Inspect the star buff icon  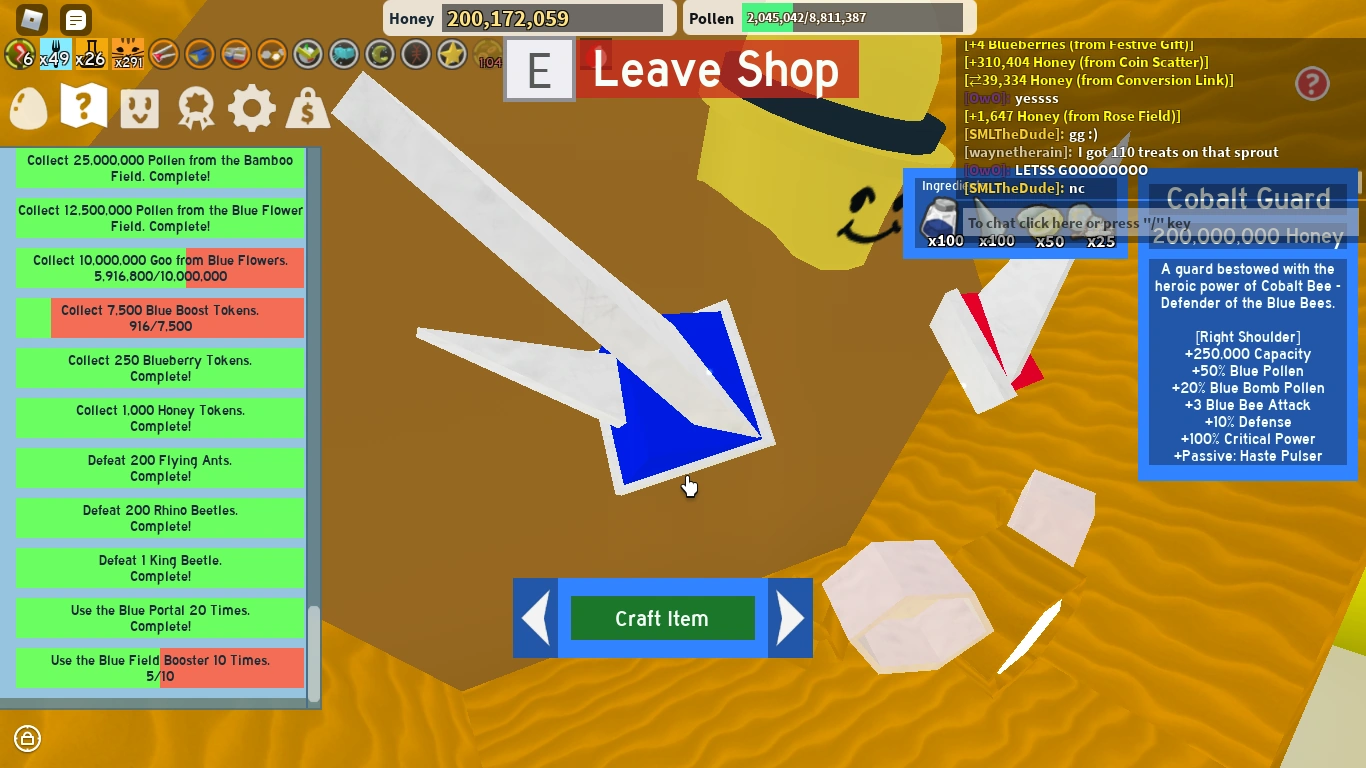(x=452, y=55)
